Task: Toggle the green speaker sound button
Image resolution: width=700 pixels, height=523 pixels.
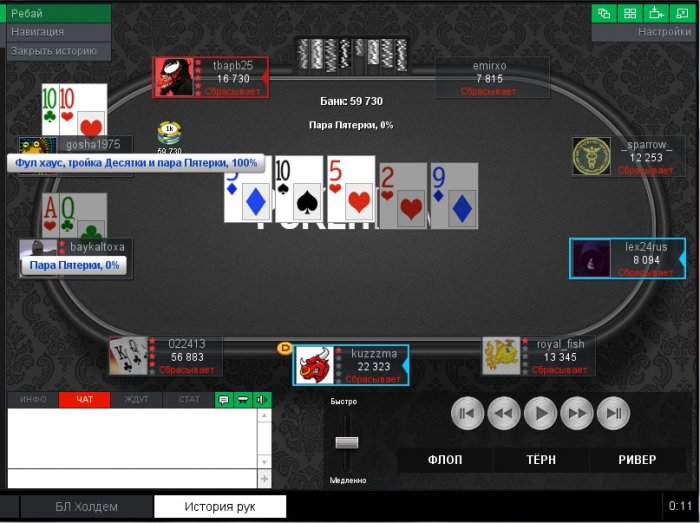Action: coord(262,400)
